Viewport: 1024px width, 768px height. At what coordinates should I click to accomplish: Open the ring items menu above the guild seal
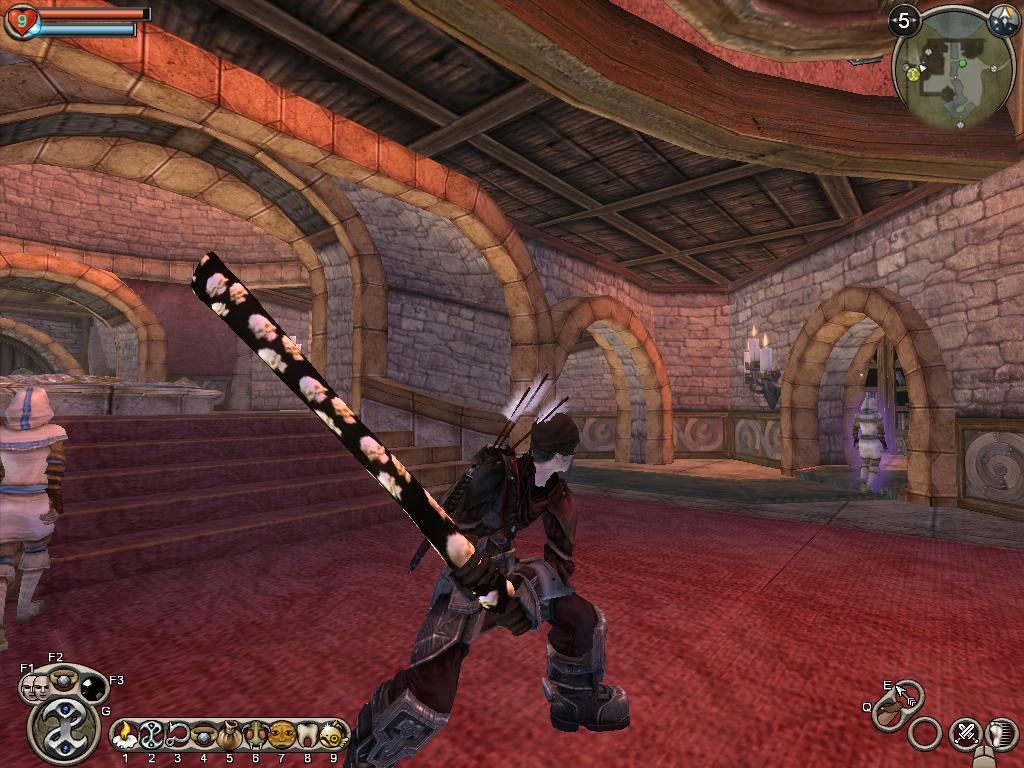pyautogui.click(x=62, y=677)
